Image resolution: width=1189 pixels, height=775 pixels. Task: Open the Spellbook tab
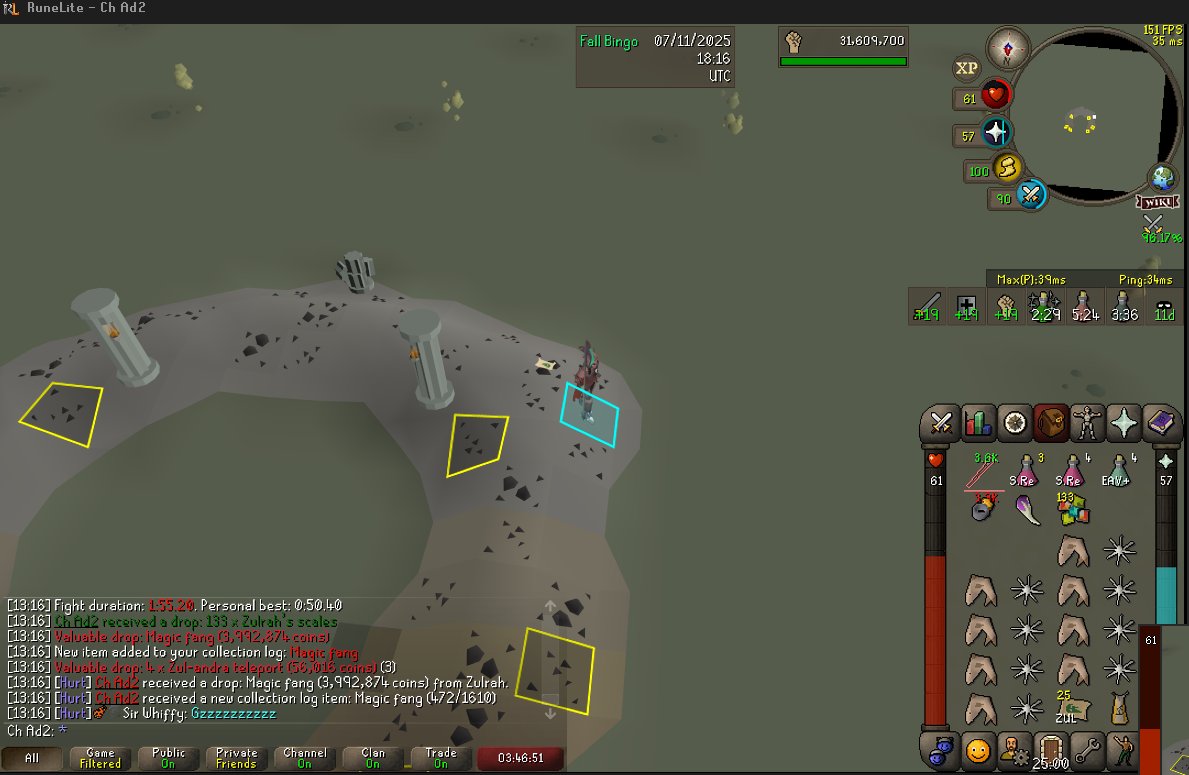coord(1162,424)
